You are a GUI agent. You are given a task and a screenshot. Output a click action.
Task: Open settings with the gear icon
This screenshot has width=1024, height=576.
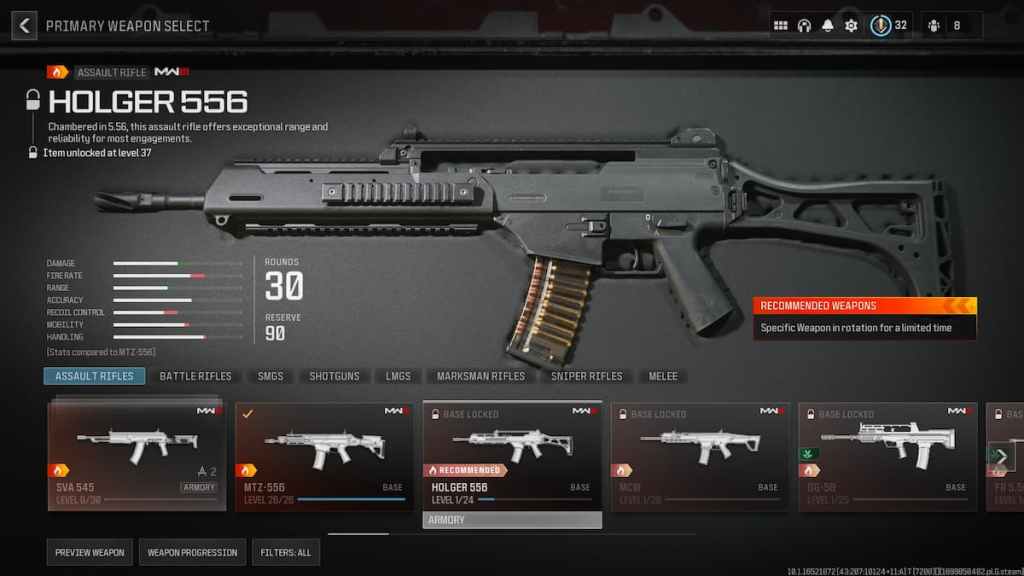pos(851,25)
